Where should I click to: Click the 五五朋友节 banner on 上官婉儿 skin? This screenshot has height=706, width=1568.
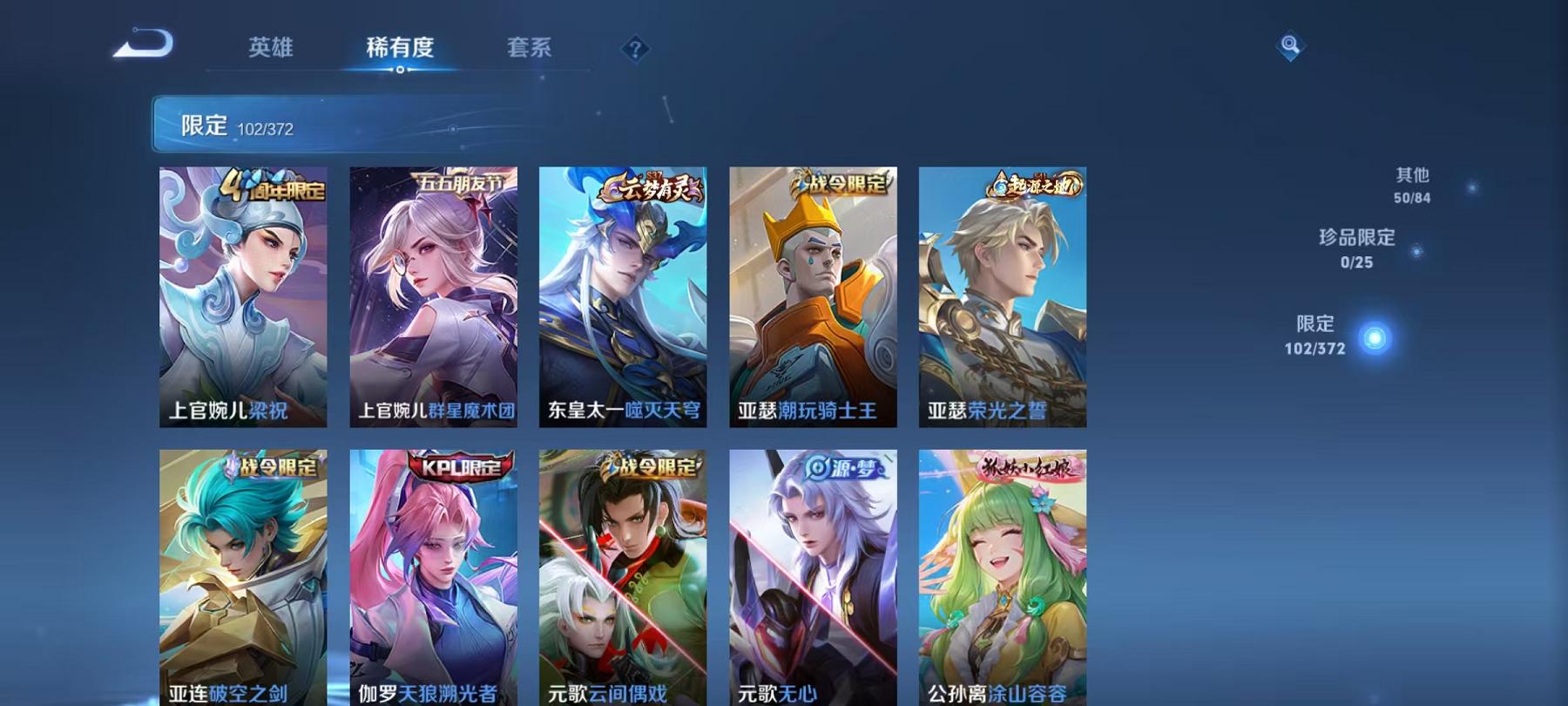click(x=462, y=183)
